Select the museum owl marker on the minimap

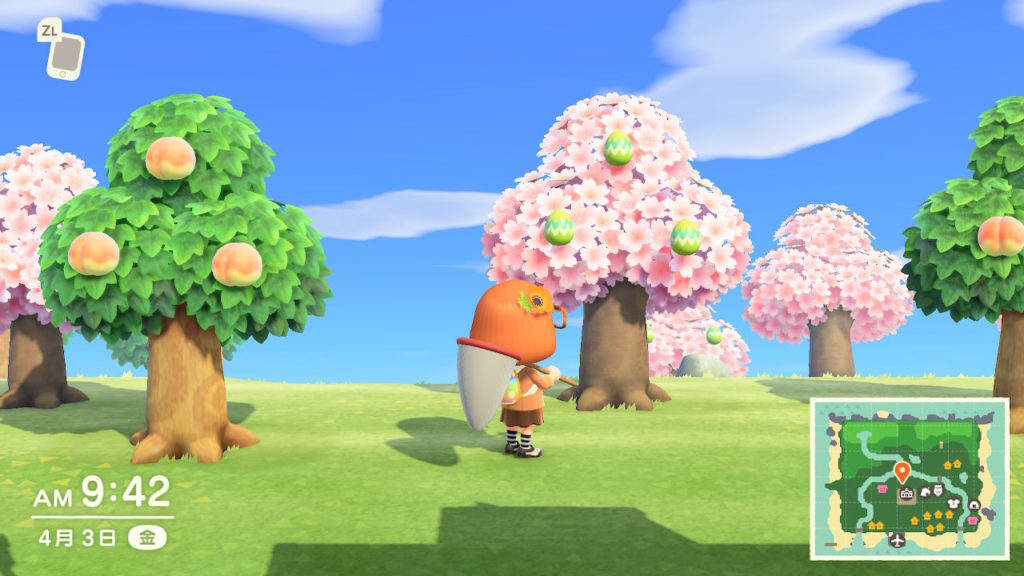[x=939, y=490]
